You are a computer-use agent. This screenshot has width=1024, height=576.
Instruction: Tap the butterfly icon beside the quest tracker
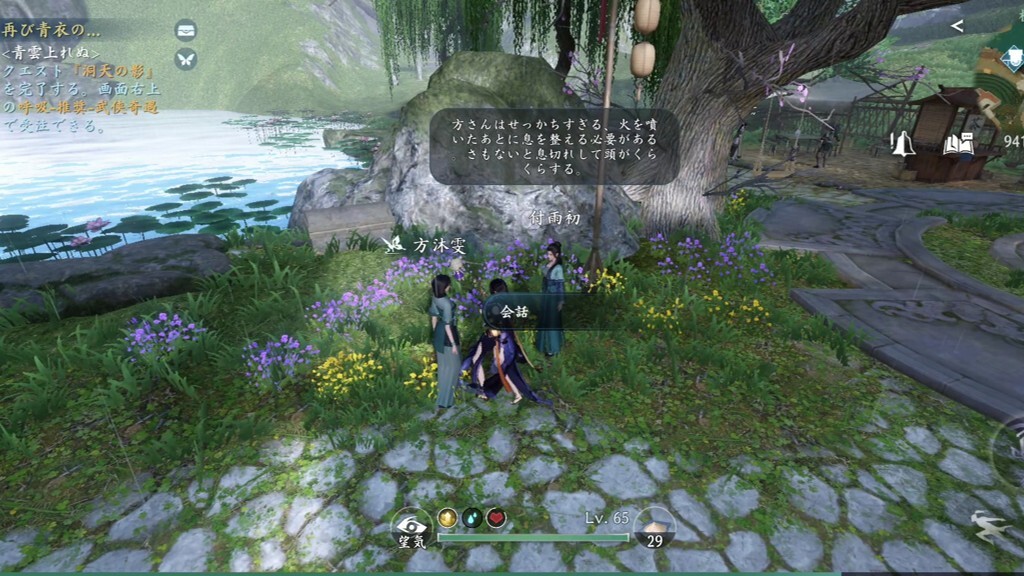click(x=186, y=59)
